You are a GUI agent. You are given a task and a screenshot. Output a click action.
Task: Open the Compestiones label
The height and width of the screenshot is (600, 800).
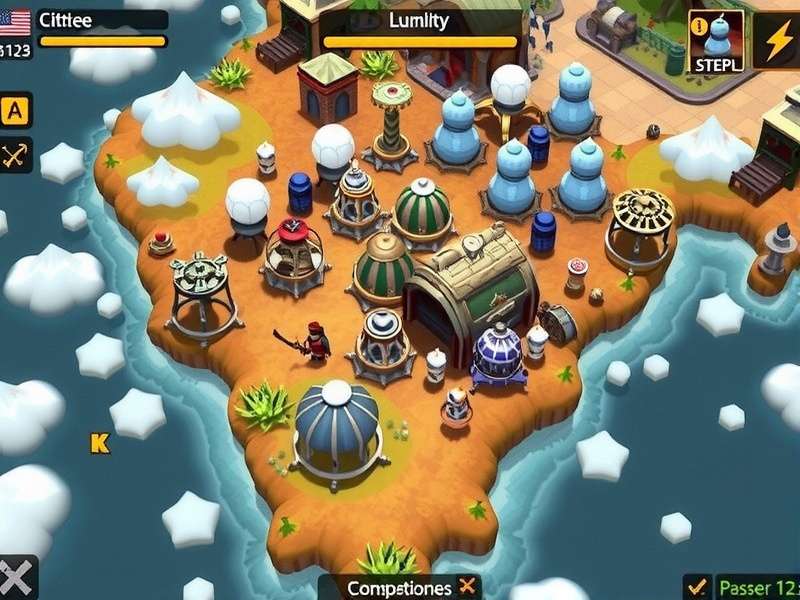tap(398, 588)
